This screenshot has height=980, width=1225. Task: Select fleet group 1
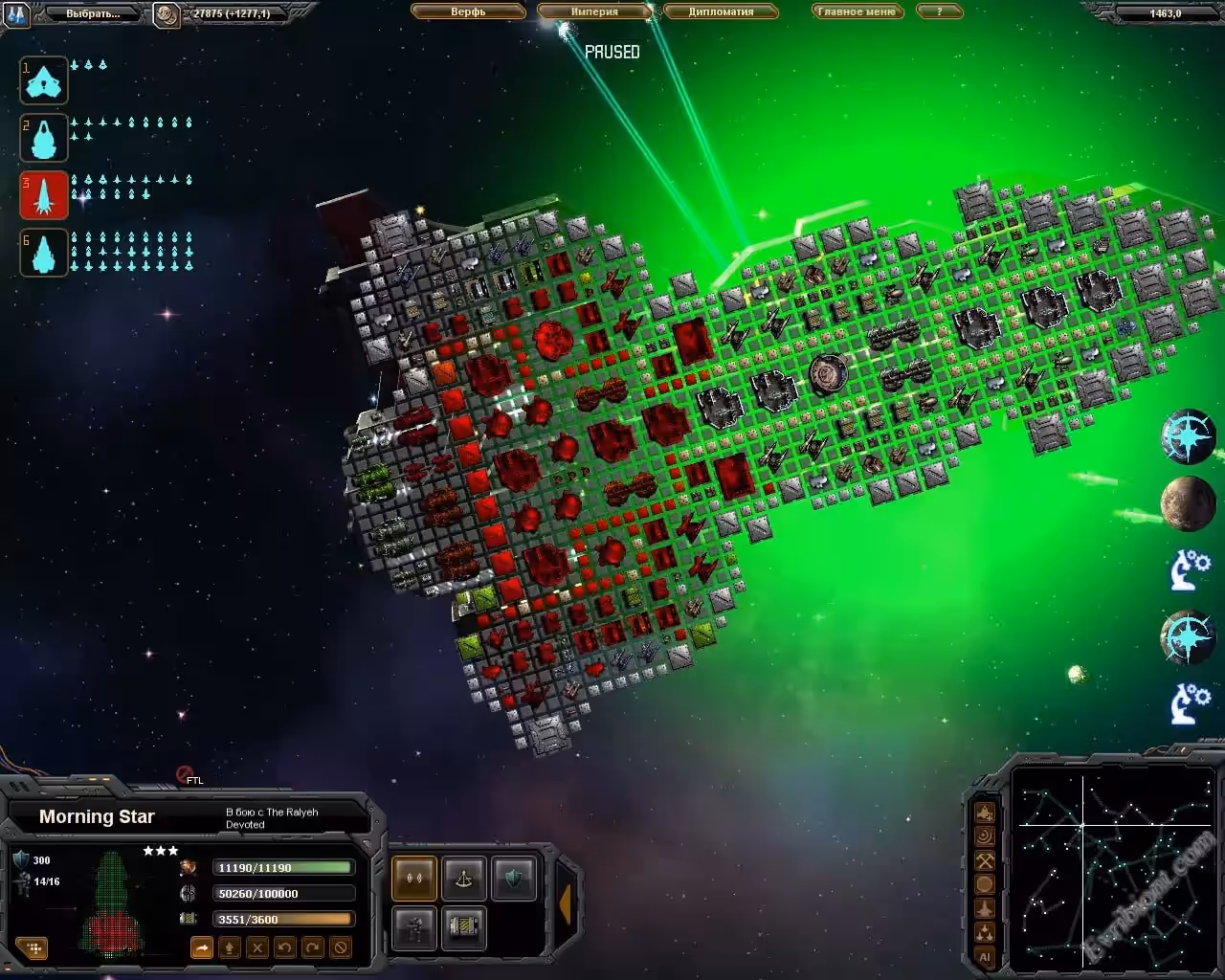point(44,80)
